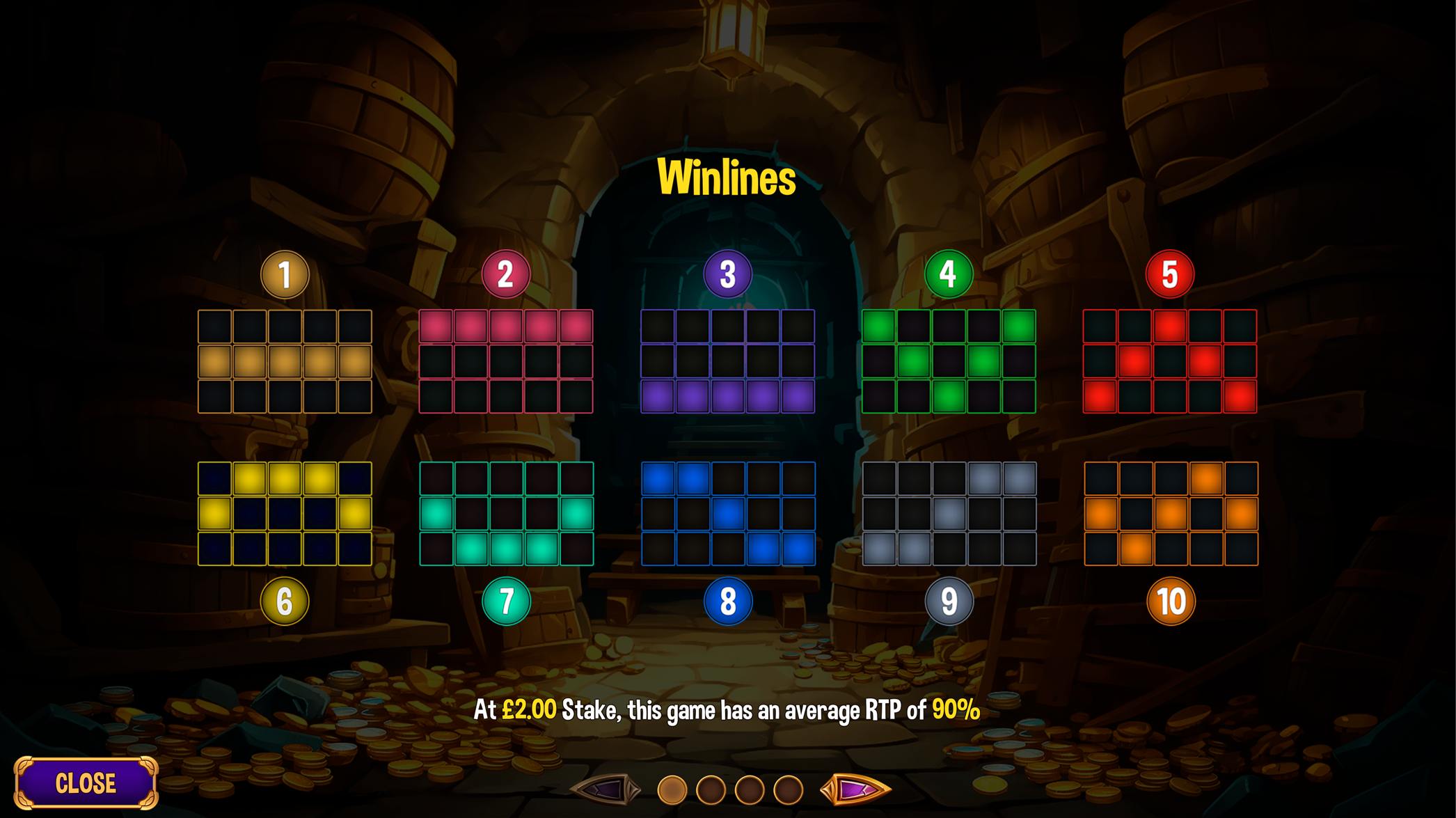Close the Winlines info screen

point(86,782)
